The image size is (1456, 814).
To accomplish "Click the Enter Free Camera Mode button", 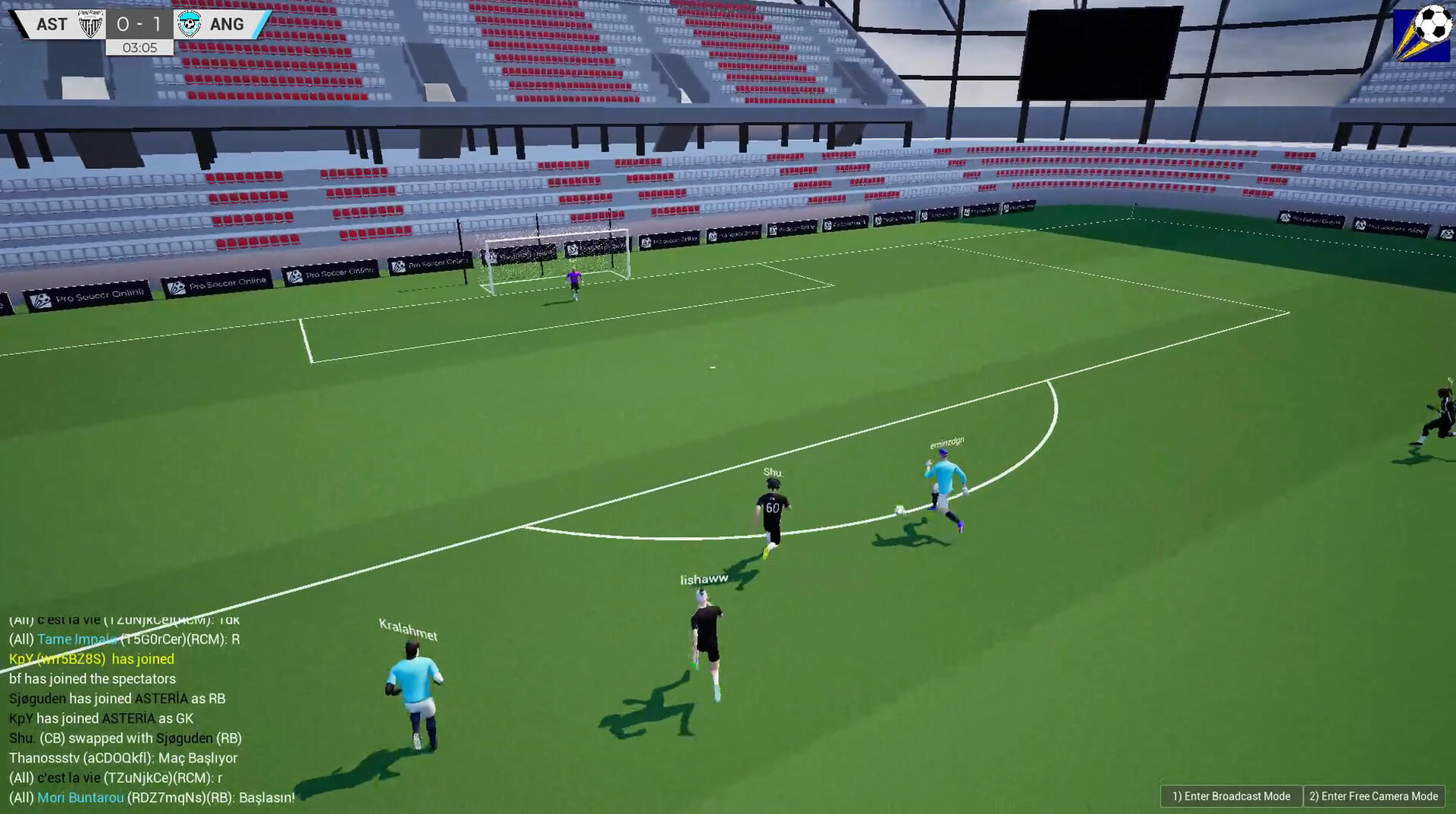I will pyautogui.click(x=1373, y=796).
